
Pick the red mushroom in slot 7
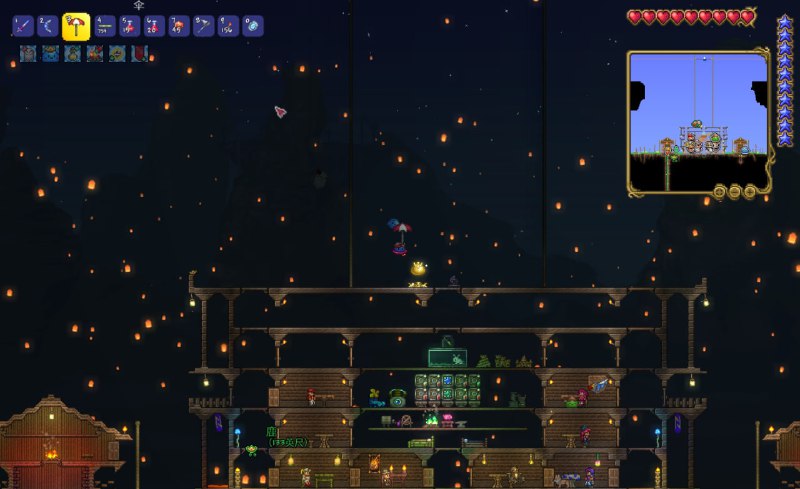pos(178,25)
